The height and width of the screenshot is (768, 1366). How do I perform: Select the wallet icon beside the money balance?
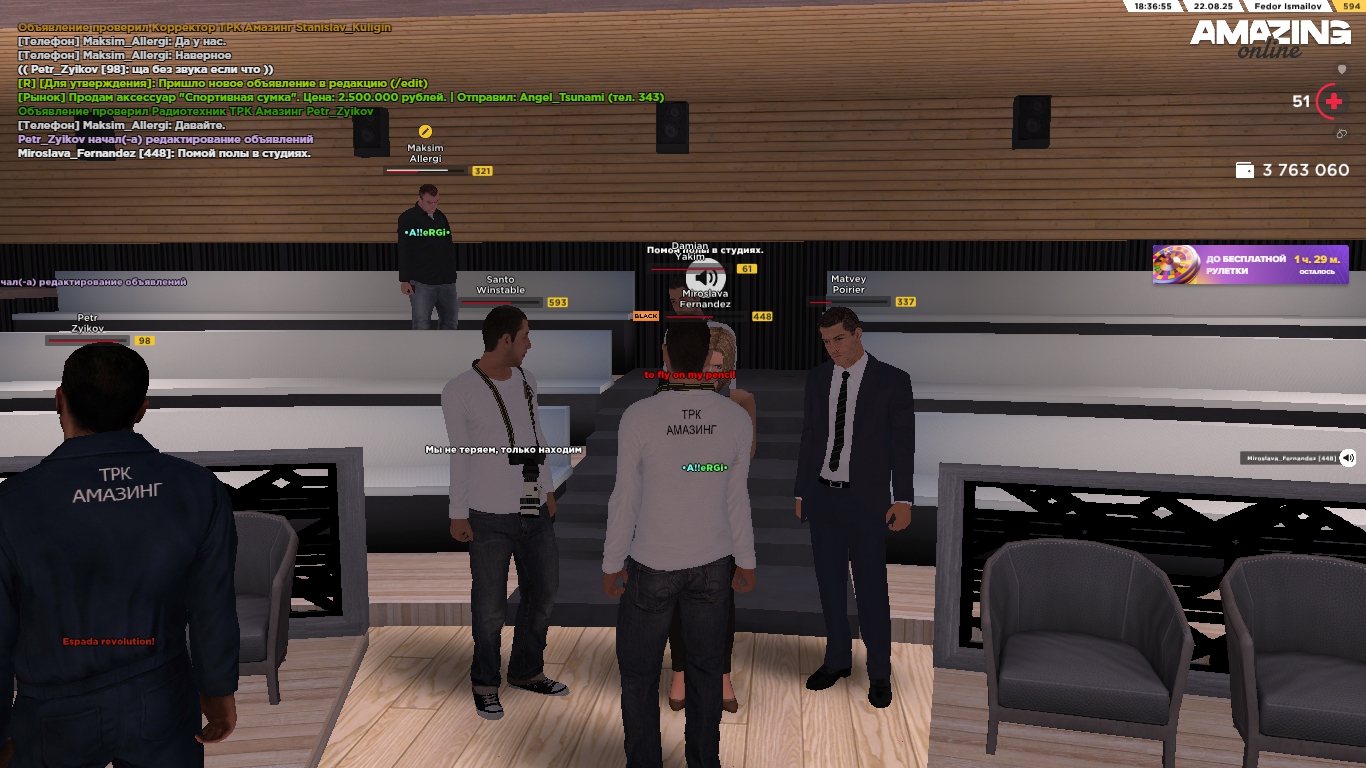(1245, 171)
